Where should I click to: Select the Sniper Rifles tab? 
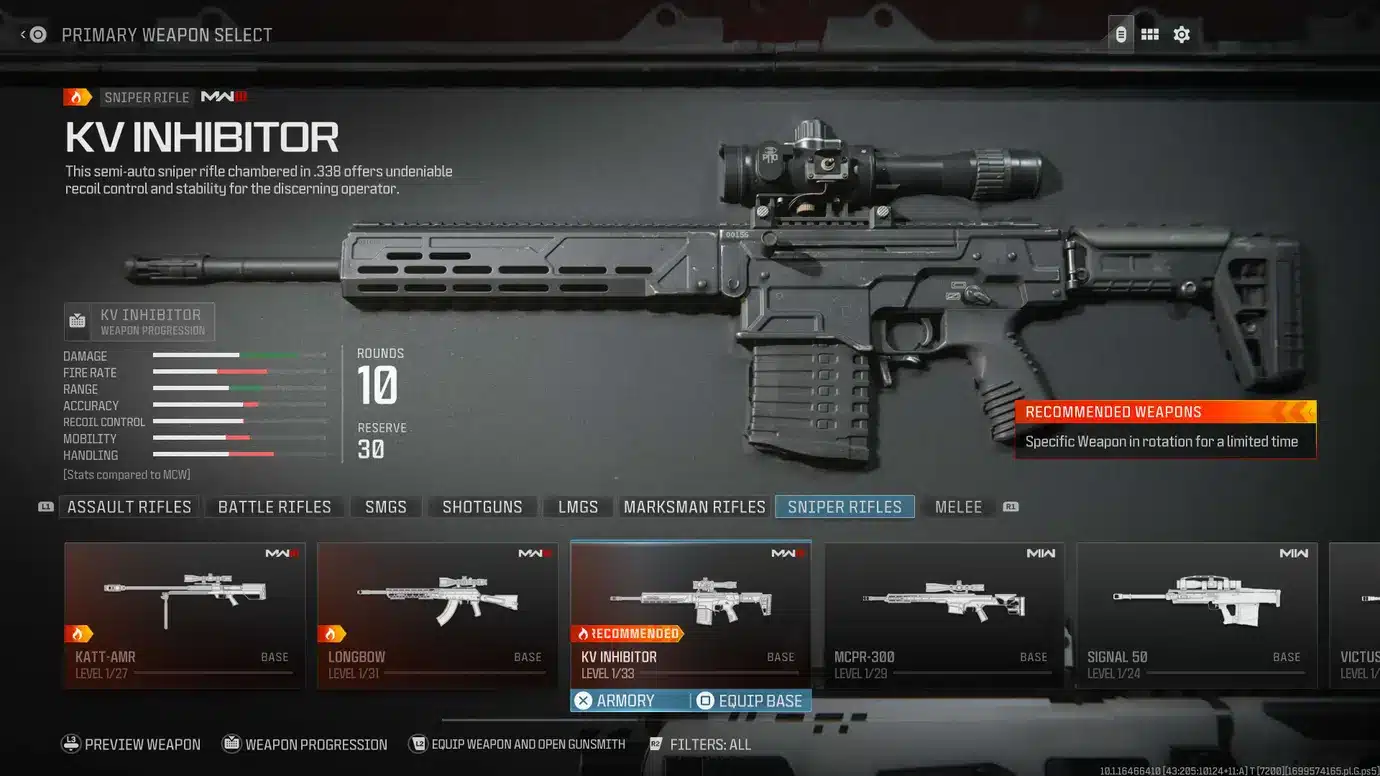click(x=844, y=506)
